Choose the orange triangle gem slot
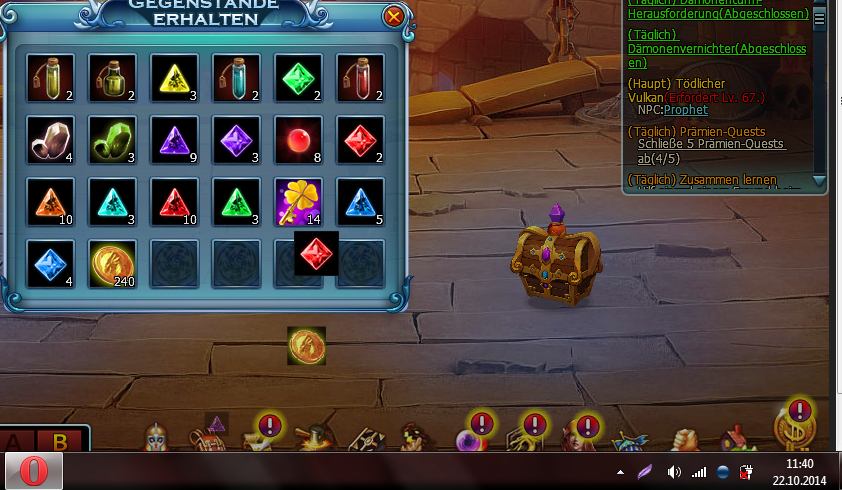 click(x=50, y=201)
